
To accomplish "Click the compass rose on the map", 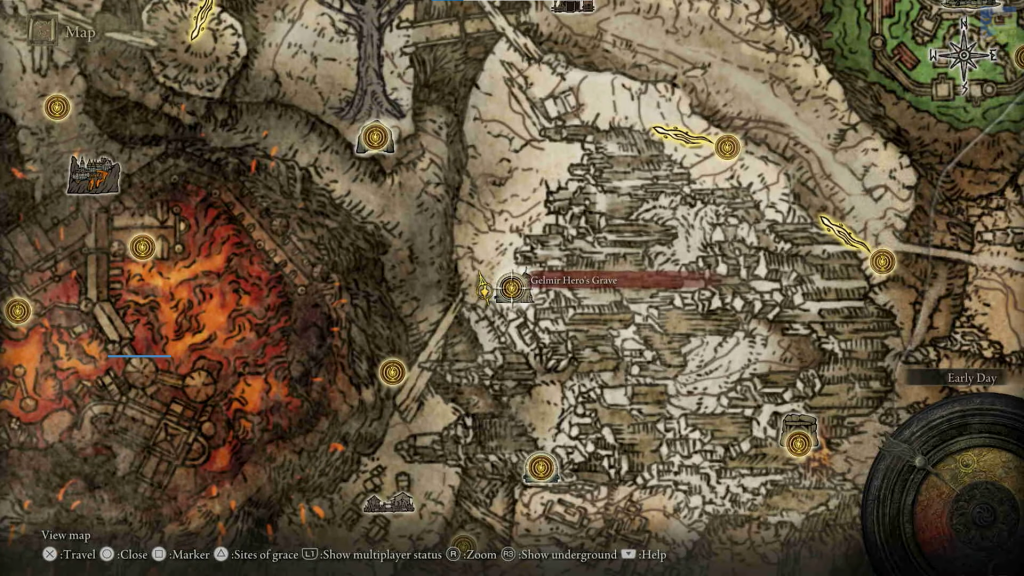I will tap(964, 56).
